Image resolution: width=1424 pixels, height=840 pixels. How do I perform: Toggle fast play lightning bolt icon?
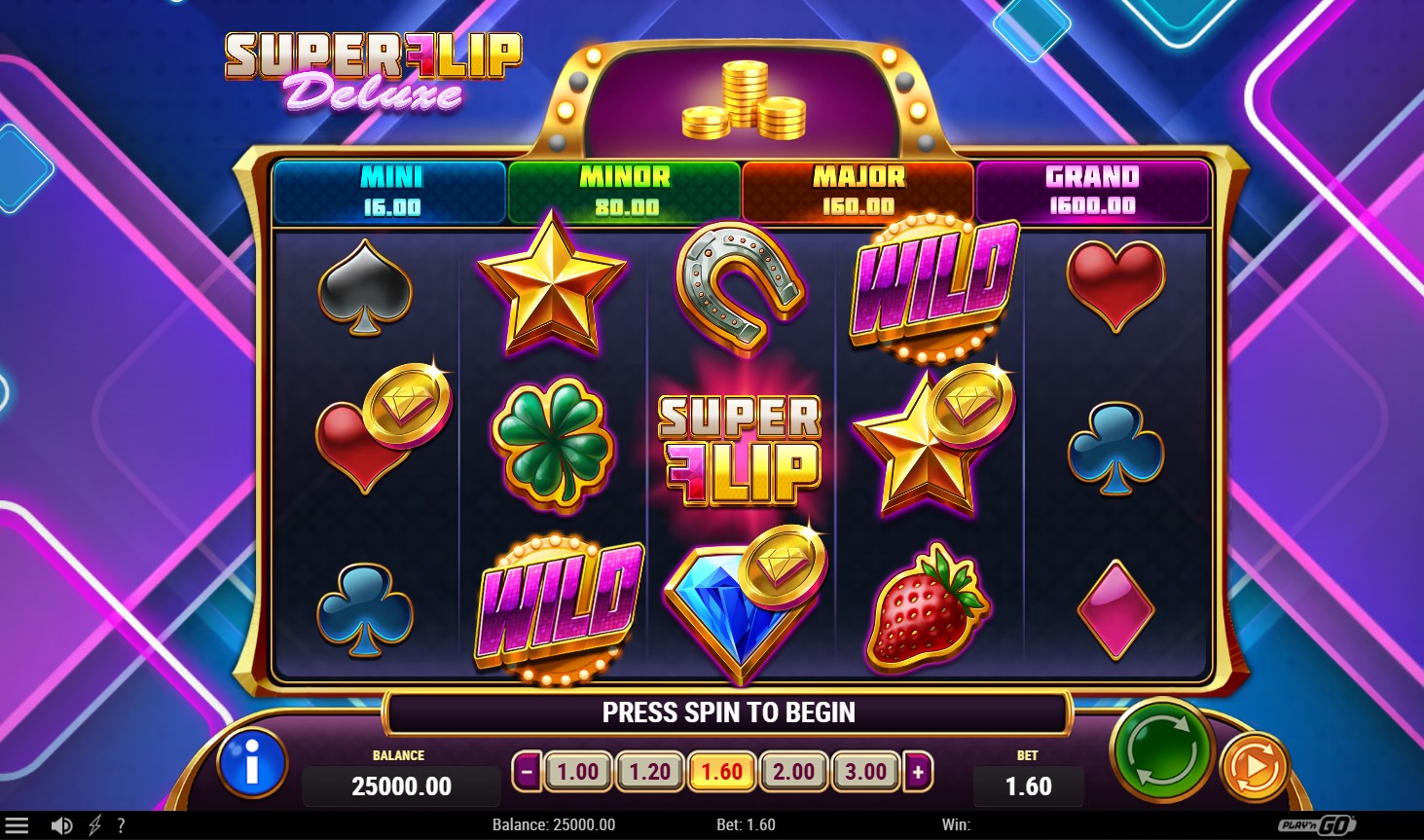[94, 825]
